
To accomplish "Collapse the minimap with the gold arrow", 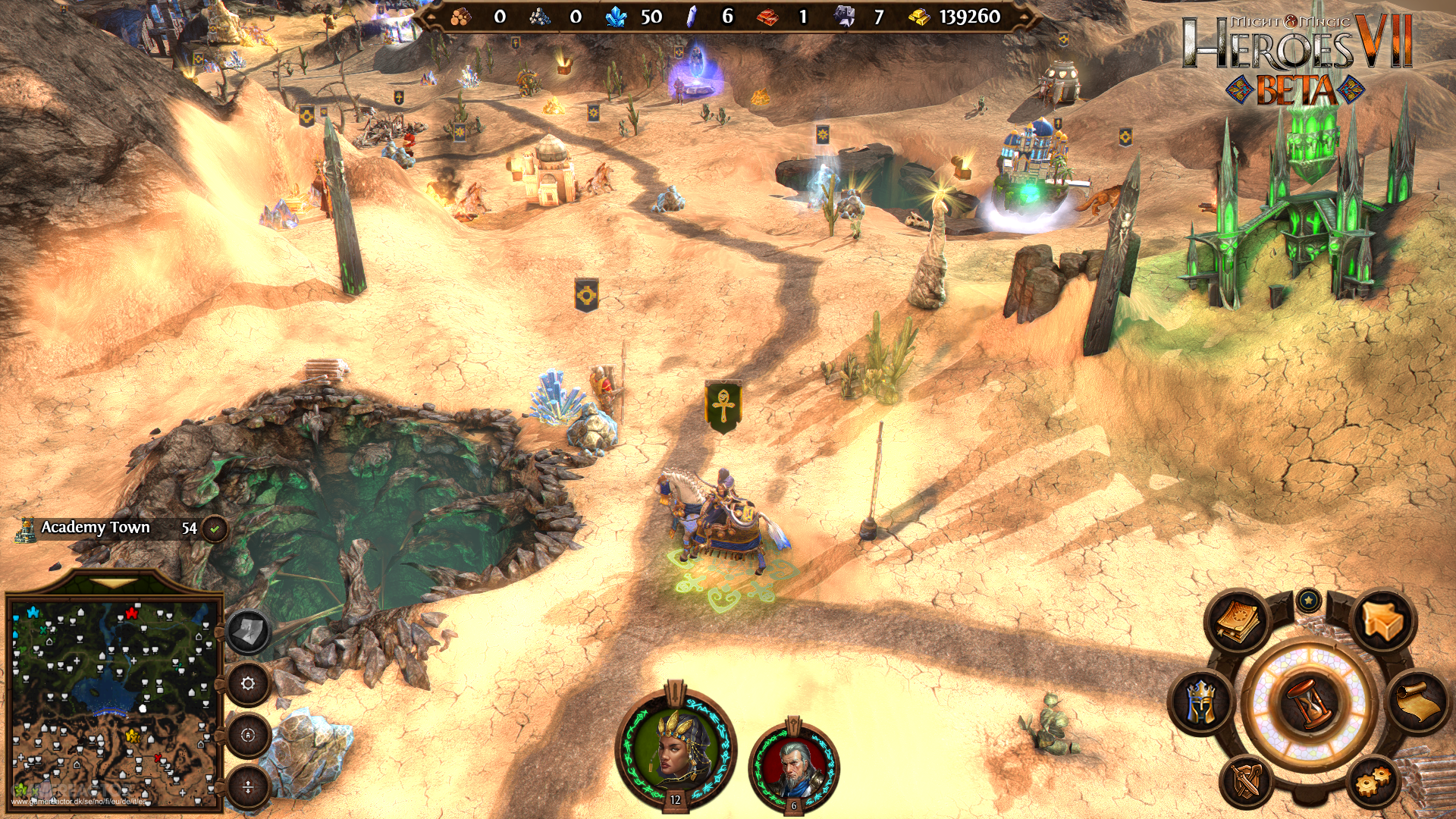I will tap(115, 584).
